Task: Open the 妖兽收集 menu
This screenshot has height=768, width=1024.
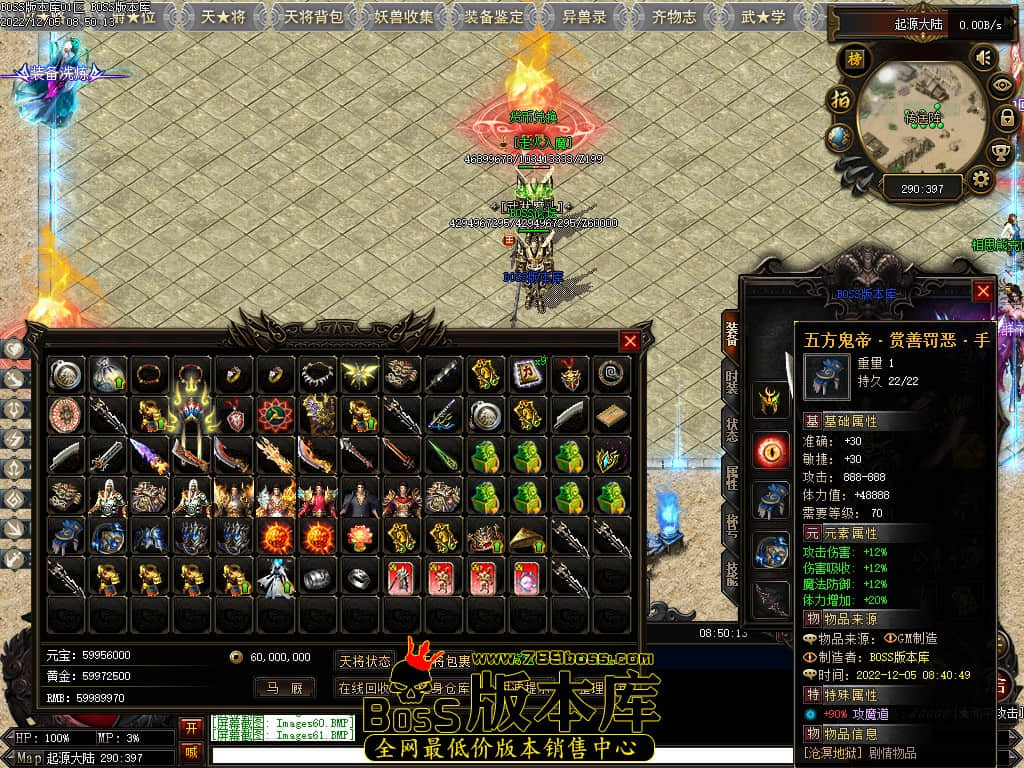Action: [404, 17]
